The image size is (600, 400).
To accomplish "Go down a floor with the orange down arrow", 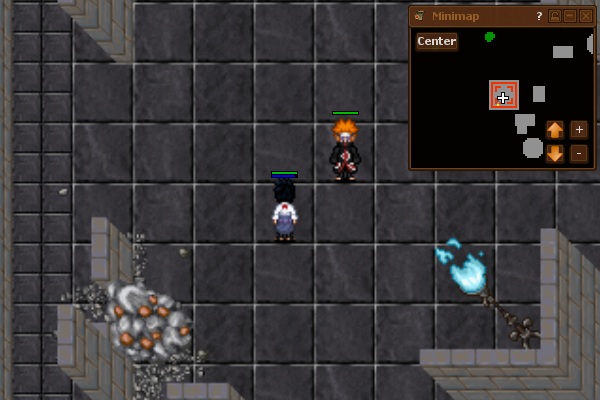I will tap(555, 153).
